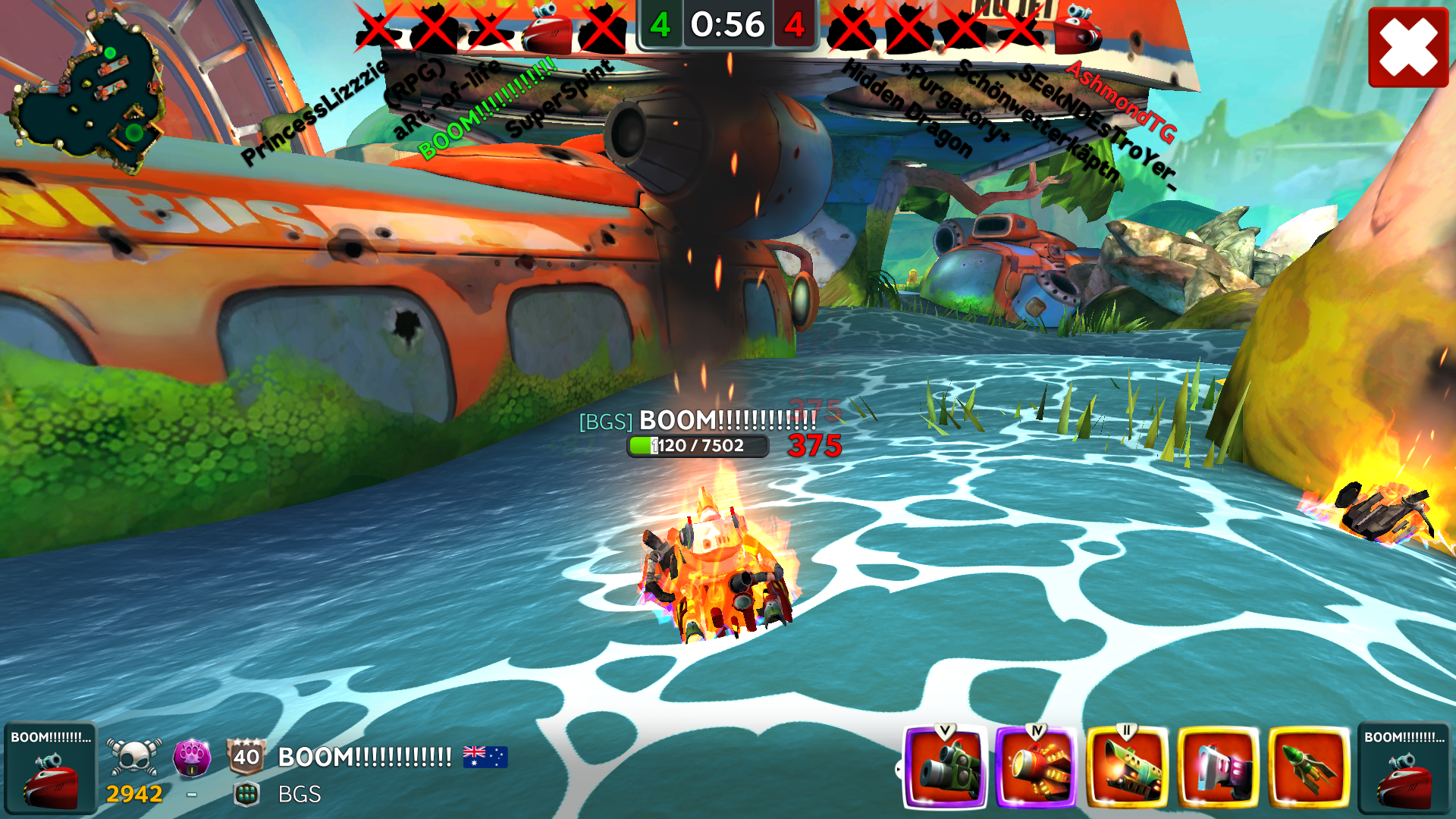Open the arena minimap
The height and width of the screenshot is (819, 1456).
(87, 91)
